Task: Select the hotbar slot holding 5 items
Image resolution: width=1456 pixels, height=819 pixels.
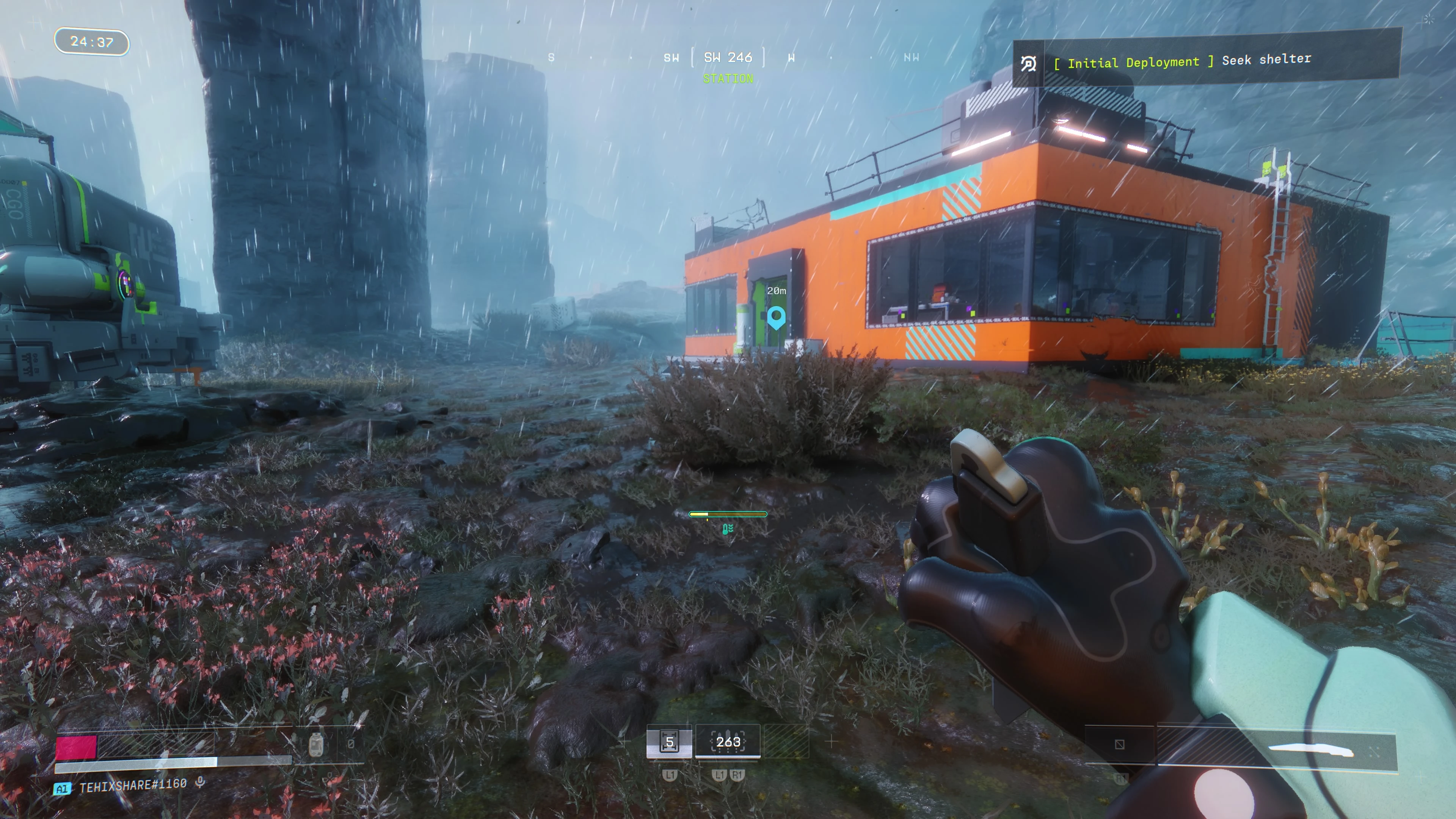Action: 669,742
